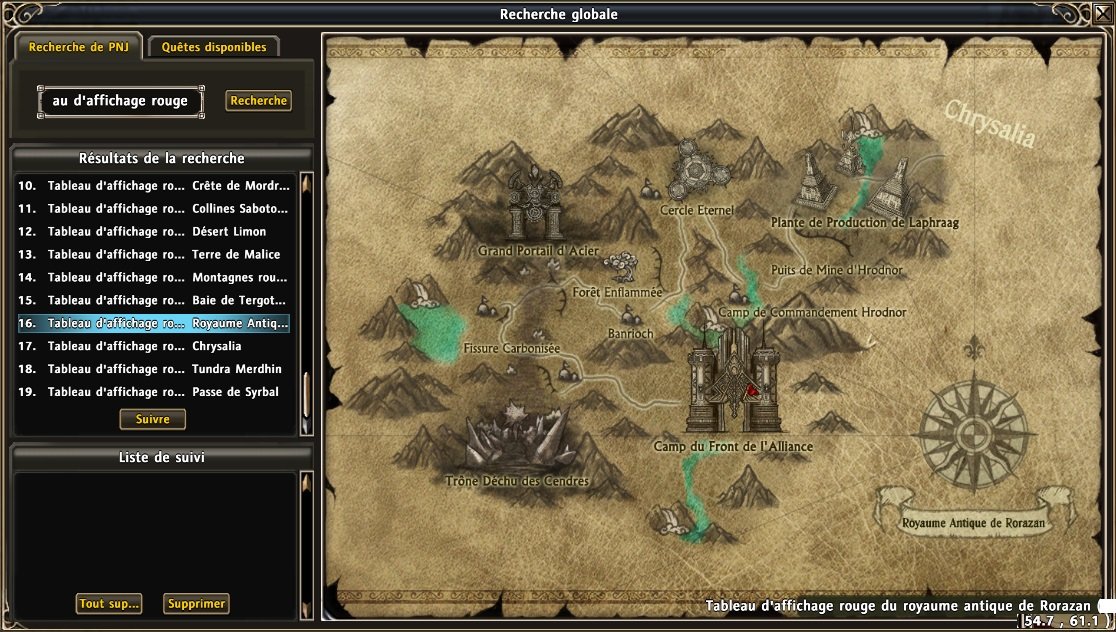Focus the NPC search text field
Screen dimensions: 1116x632
click(120, 101)
